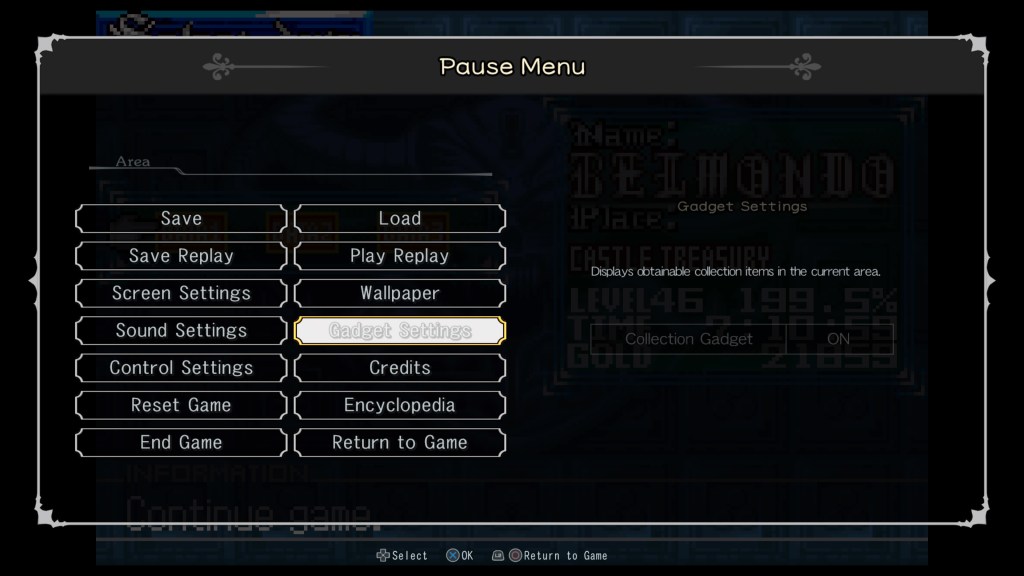Select the highlighted Gadget Settings entry
Image resolution: width=1024 pixels, height=576 pixels.
[400, 331]
